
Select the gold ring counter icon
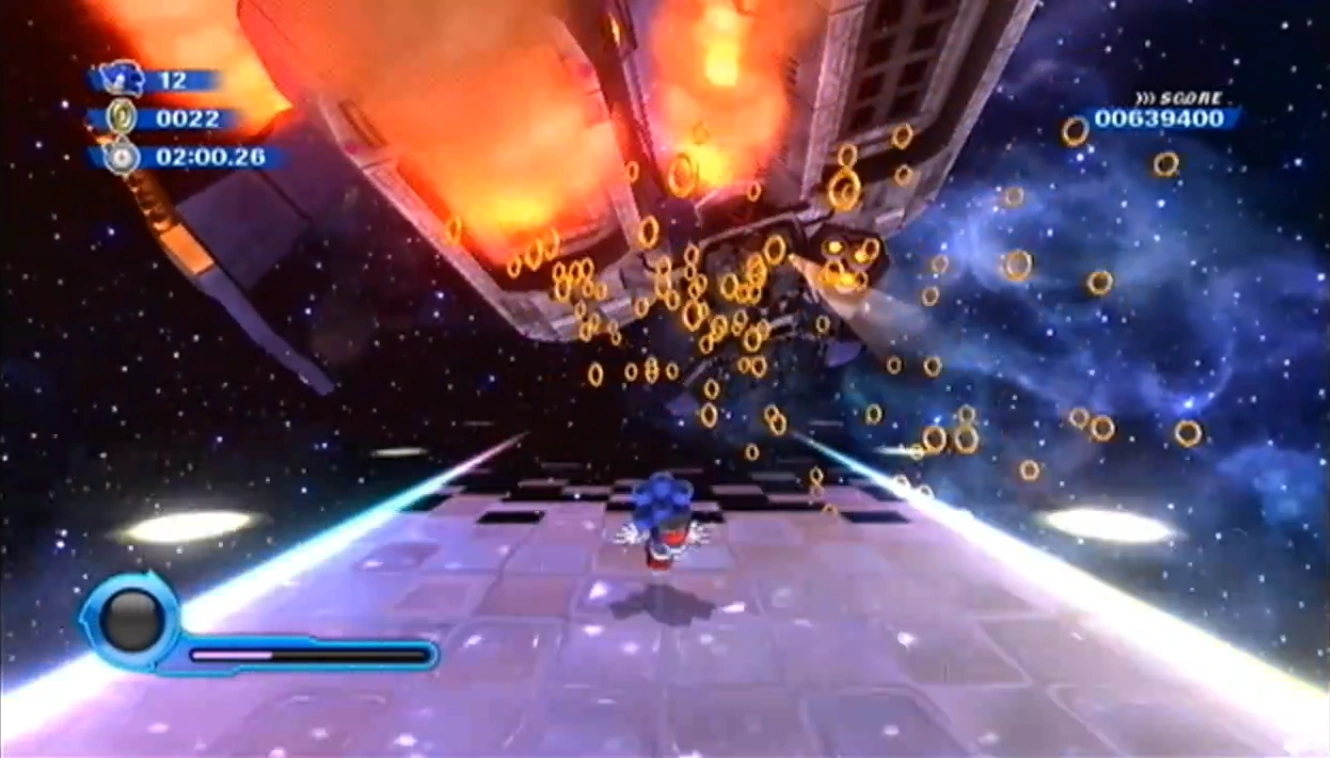(x=122, y=118)
